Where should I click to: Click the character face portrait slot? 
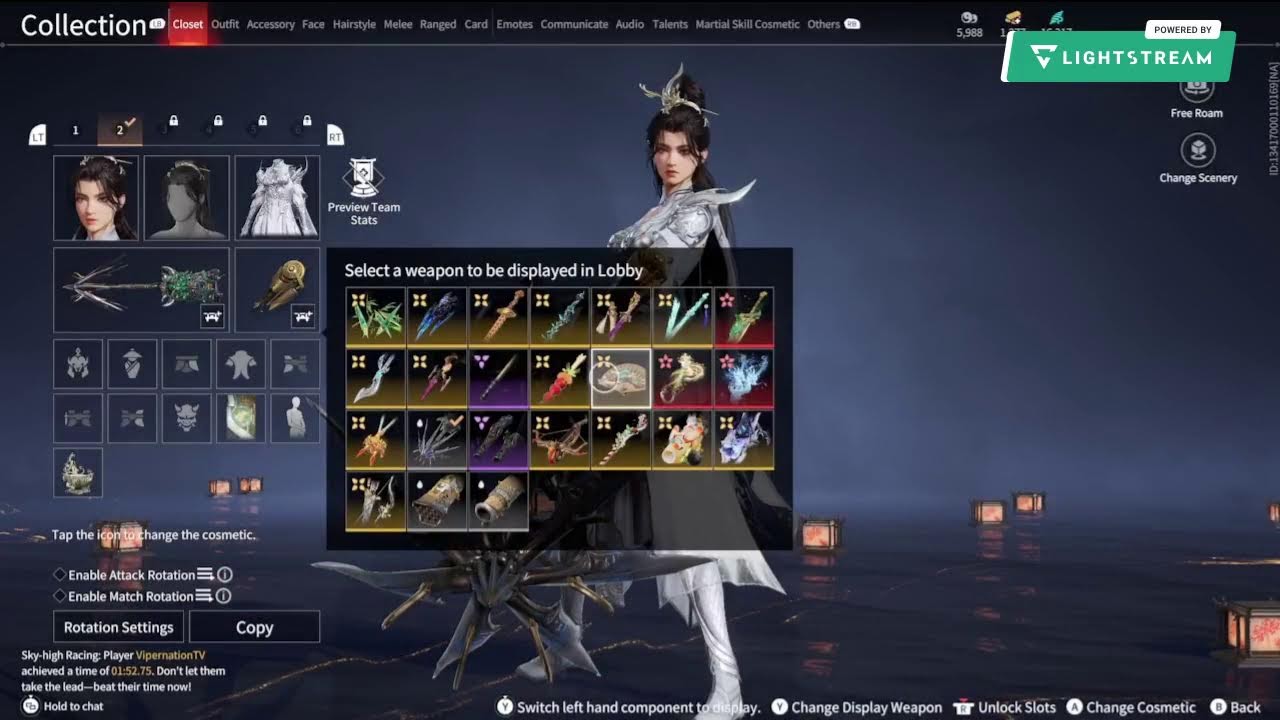(x=96, y=198)
